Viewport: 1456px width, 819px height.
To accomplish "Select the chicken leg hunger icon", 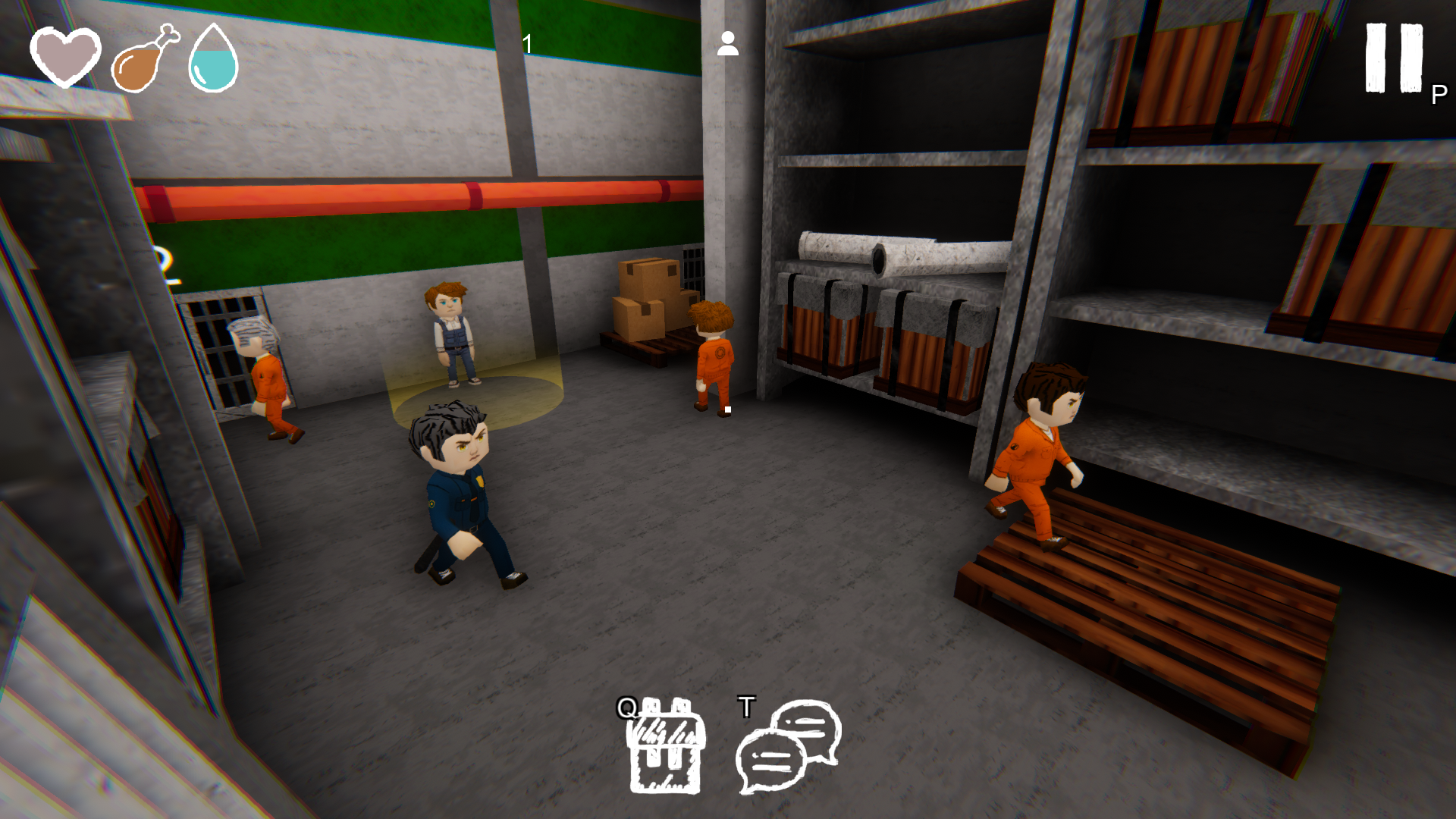I will click(x=140, y=61).
